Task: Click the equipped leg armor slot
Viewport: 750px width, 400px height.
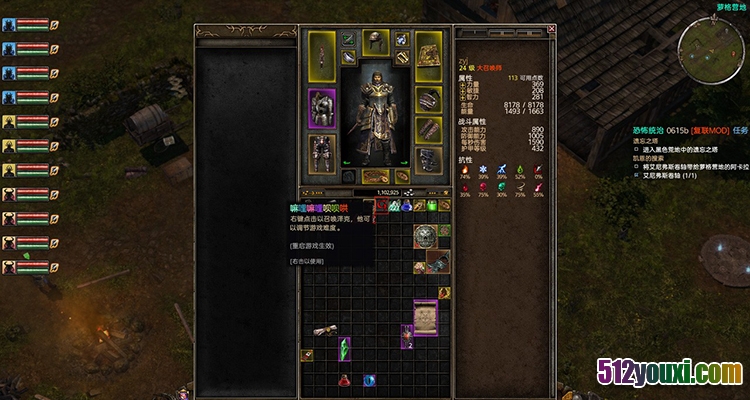Action: click(x=322, y=154)
